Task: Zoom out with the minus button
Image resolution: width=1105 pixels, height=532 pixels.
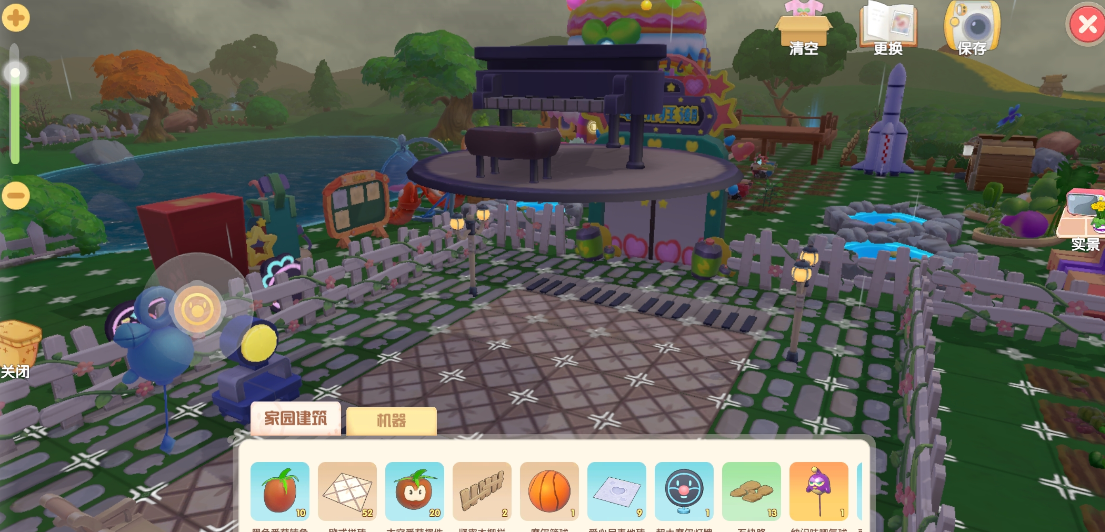Action: [16, 195]
